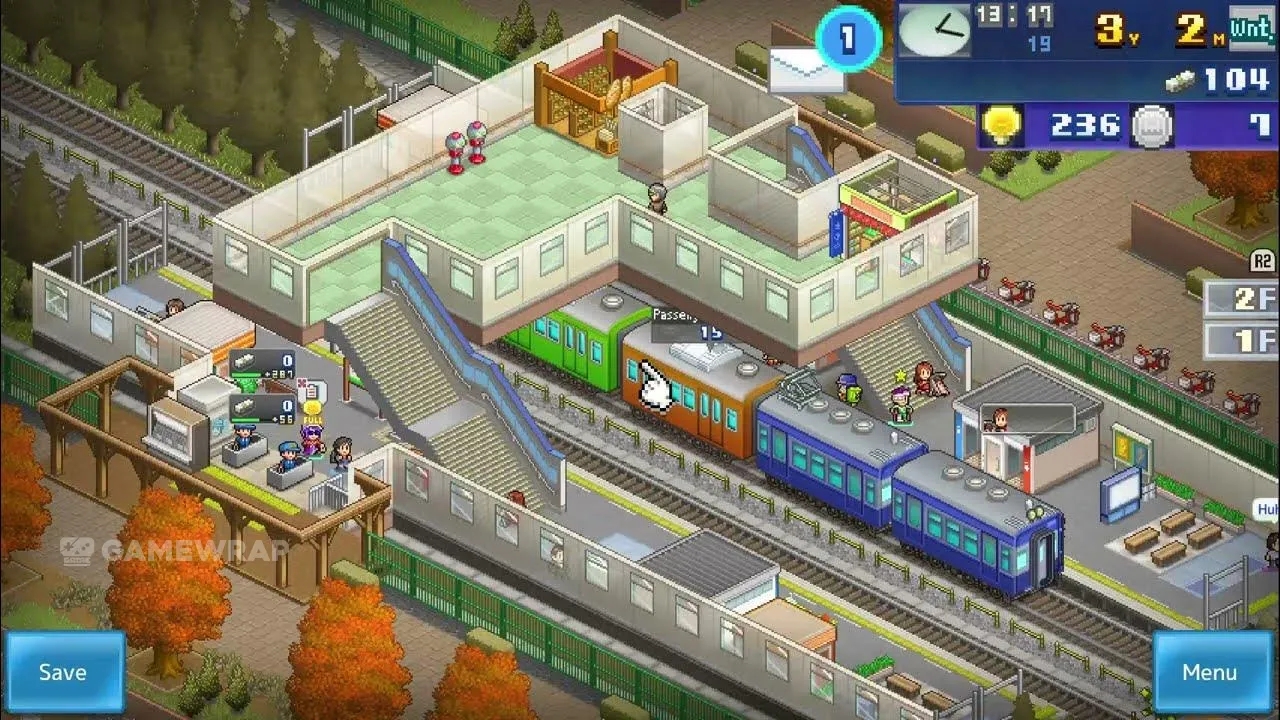Open the envelope mail notification
1280x720 pixels.
(x=804, y=69)
